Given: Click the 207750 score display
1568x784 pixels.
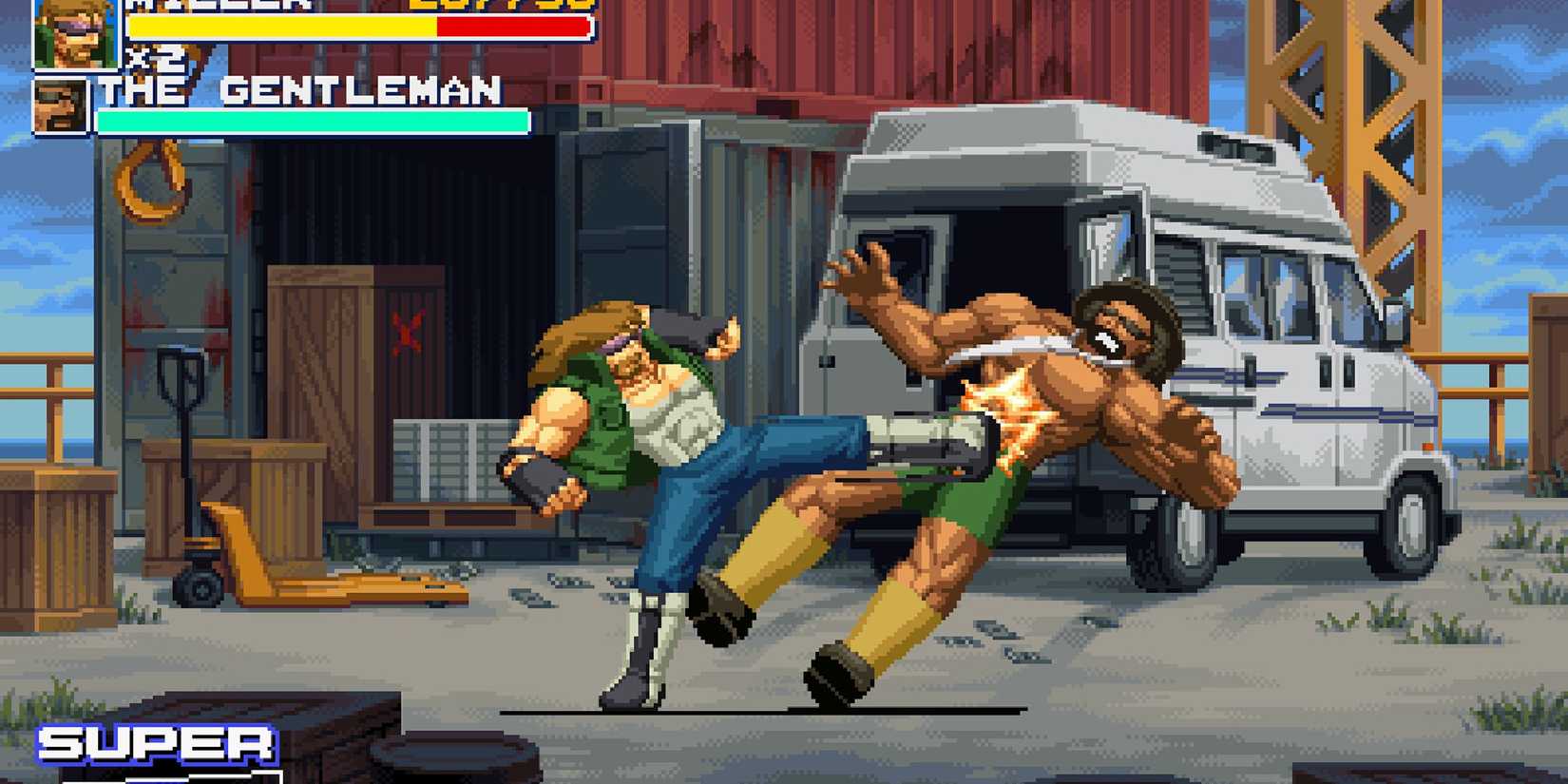Looking at the screenshot, I should (x=494, y=8).
